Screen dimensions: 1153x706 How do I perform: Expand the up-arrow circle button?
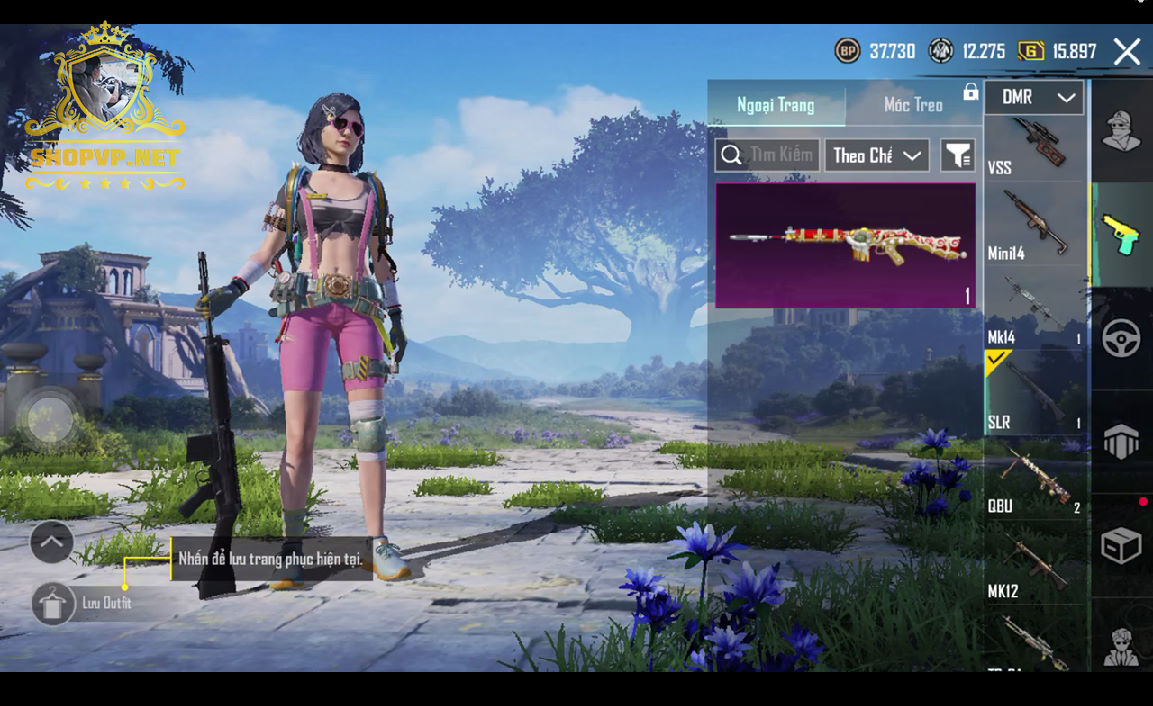click(x=52, y=542)
